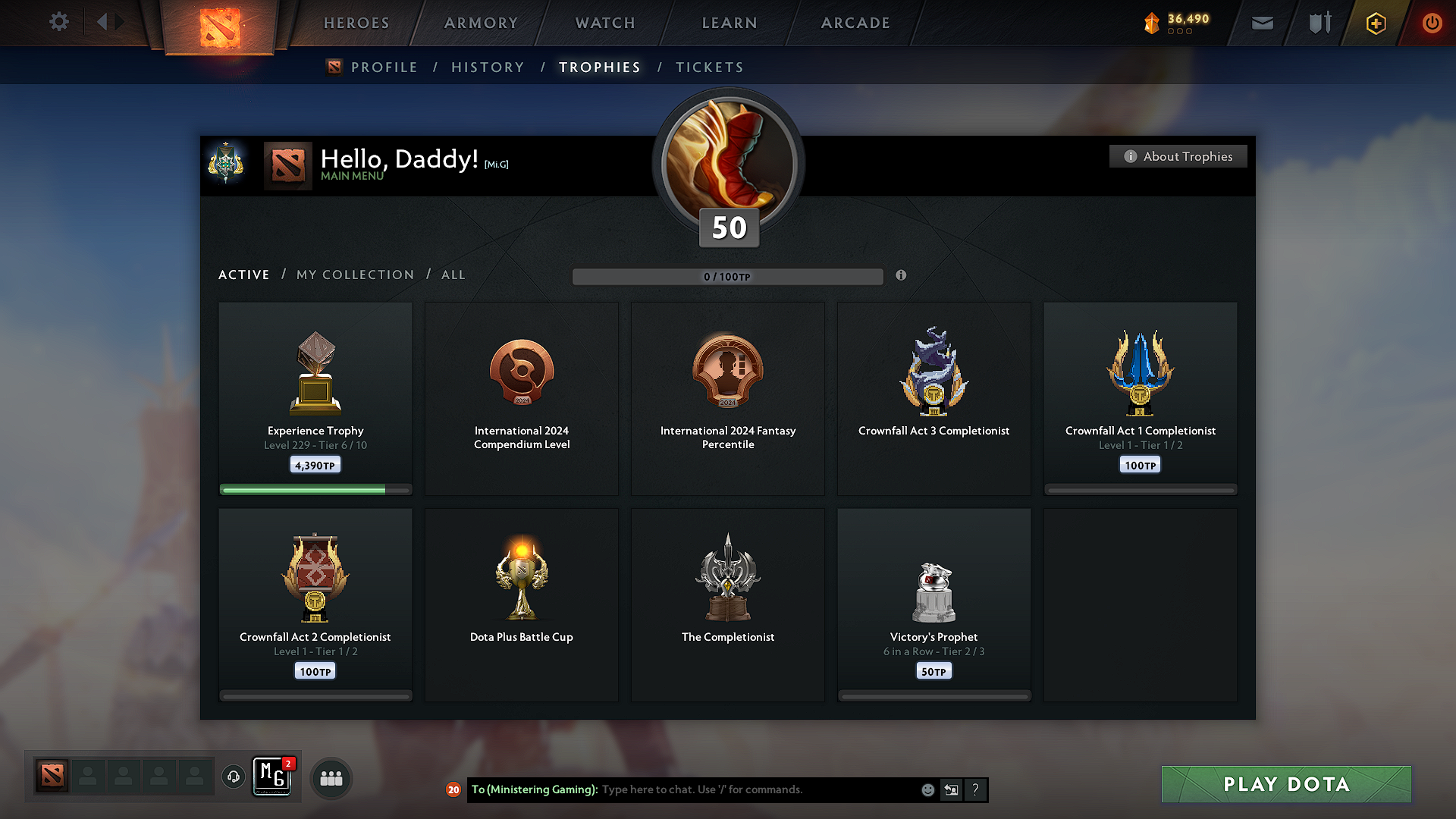The width and height of the screenshot is (1456, 819).
Task: Click the gold Dota Plus subscribe icon
Action: (x=1375, y=23)
